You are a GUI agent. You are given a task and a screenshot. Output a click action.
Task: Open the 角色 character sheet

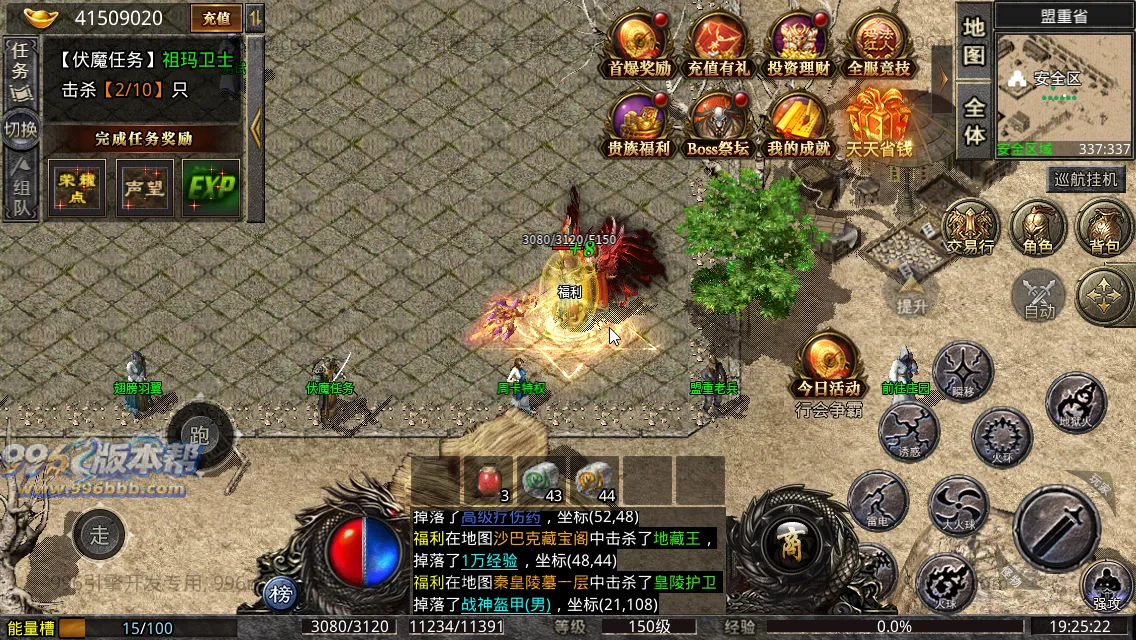(1038, 226)
